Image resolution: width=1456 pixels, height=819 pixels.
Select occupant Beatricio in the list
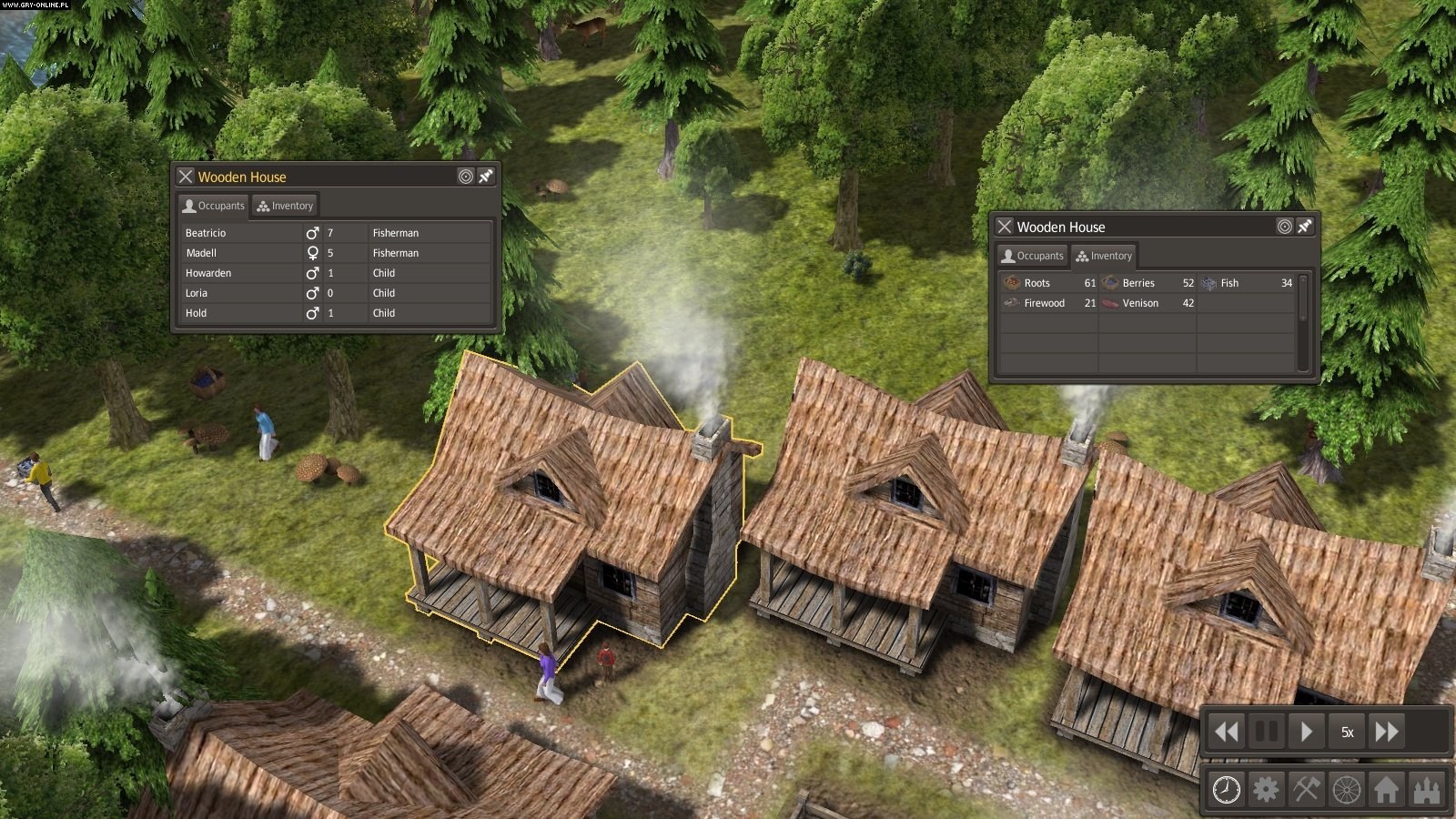[207, 233]
